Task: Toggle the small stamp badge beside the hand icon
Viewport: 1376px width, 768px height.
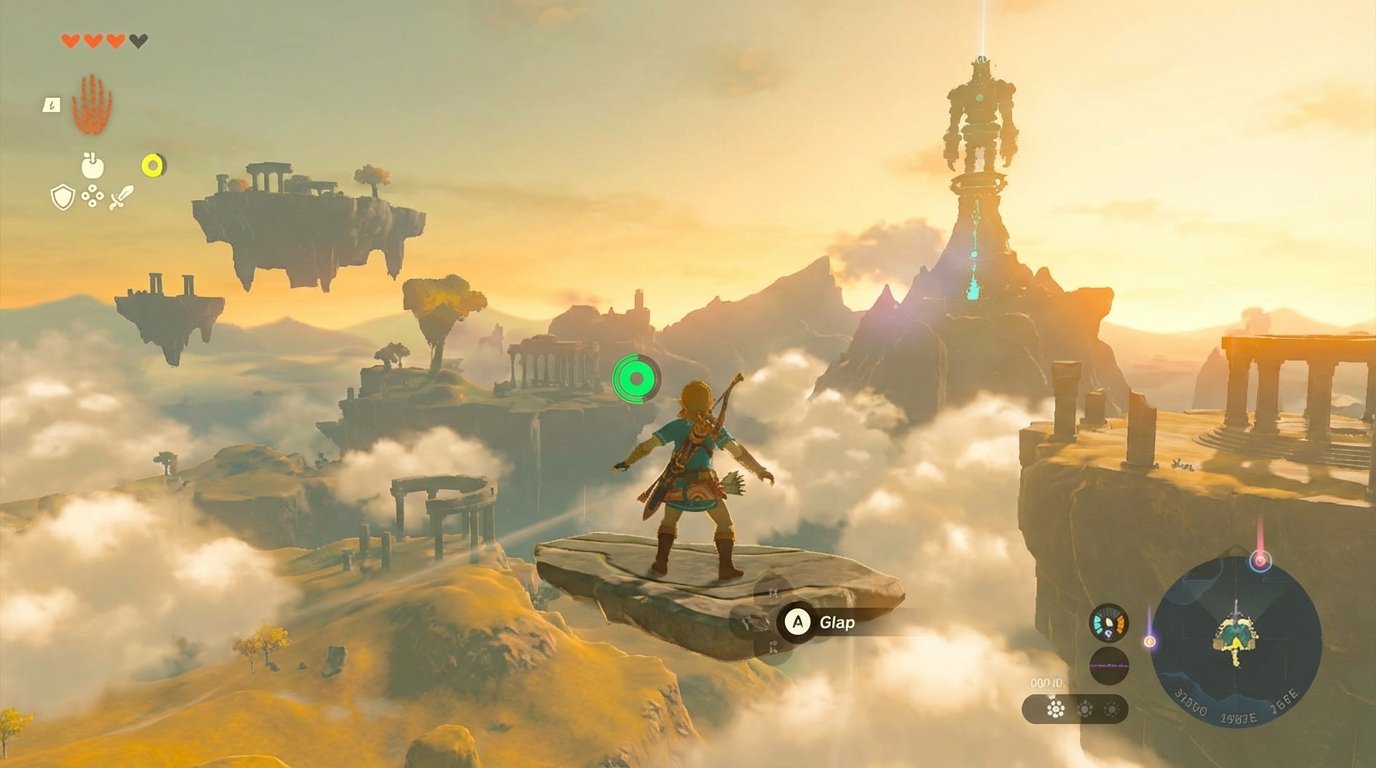Action: click(51, 104)
